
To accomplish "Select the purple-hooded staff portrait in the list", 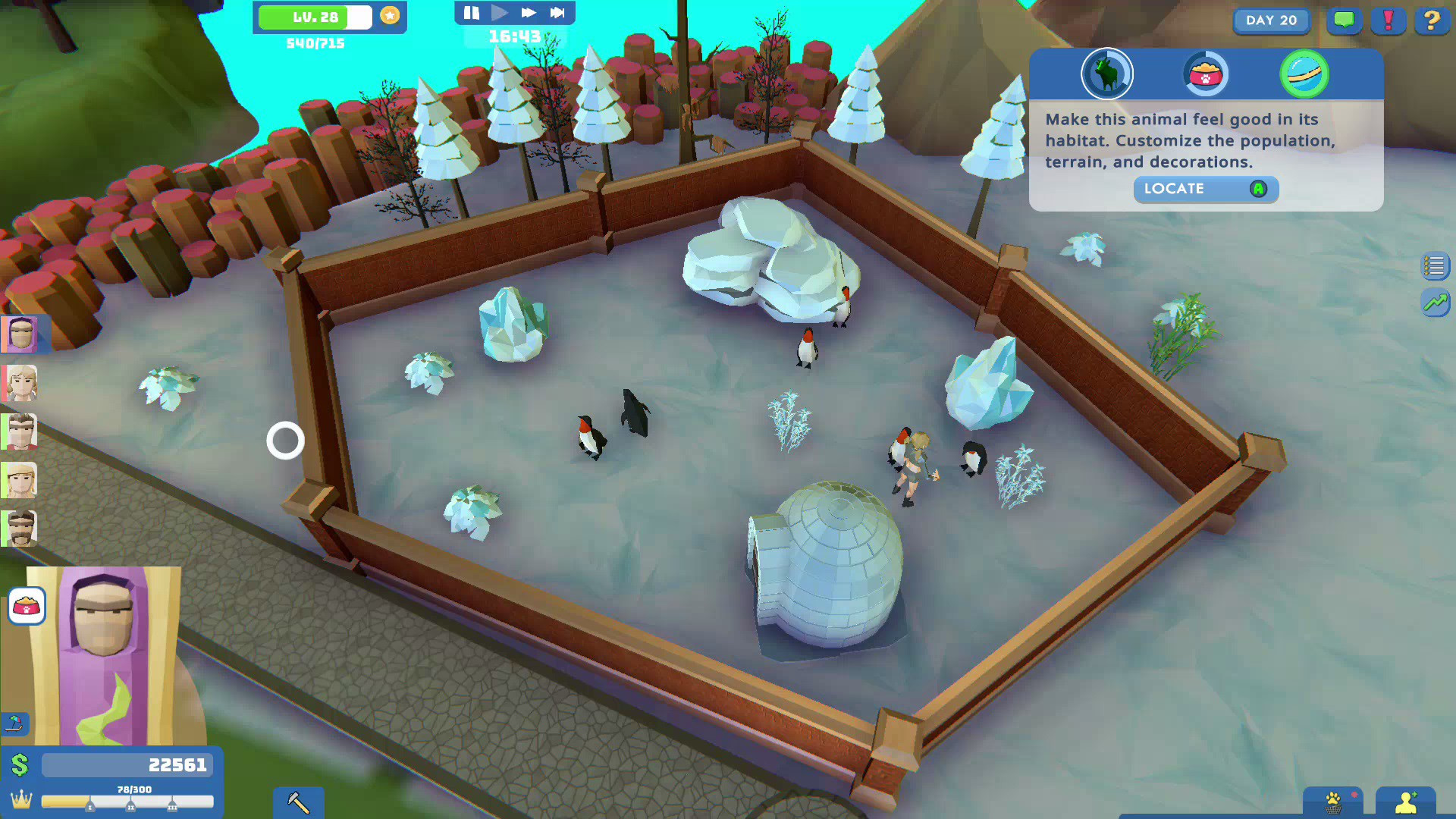I will tap(20, 334).
